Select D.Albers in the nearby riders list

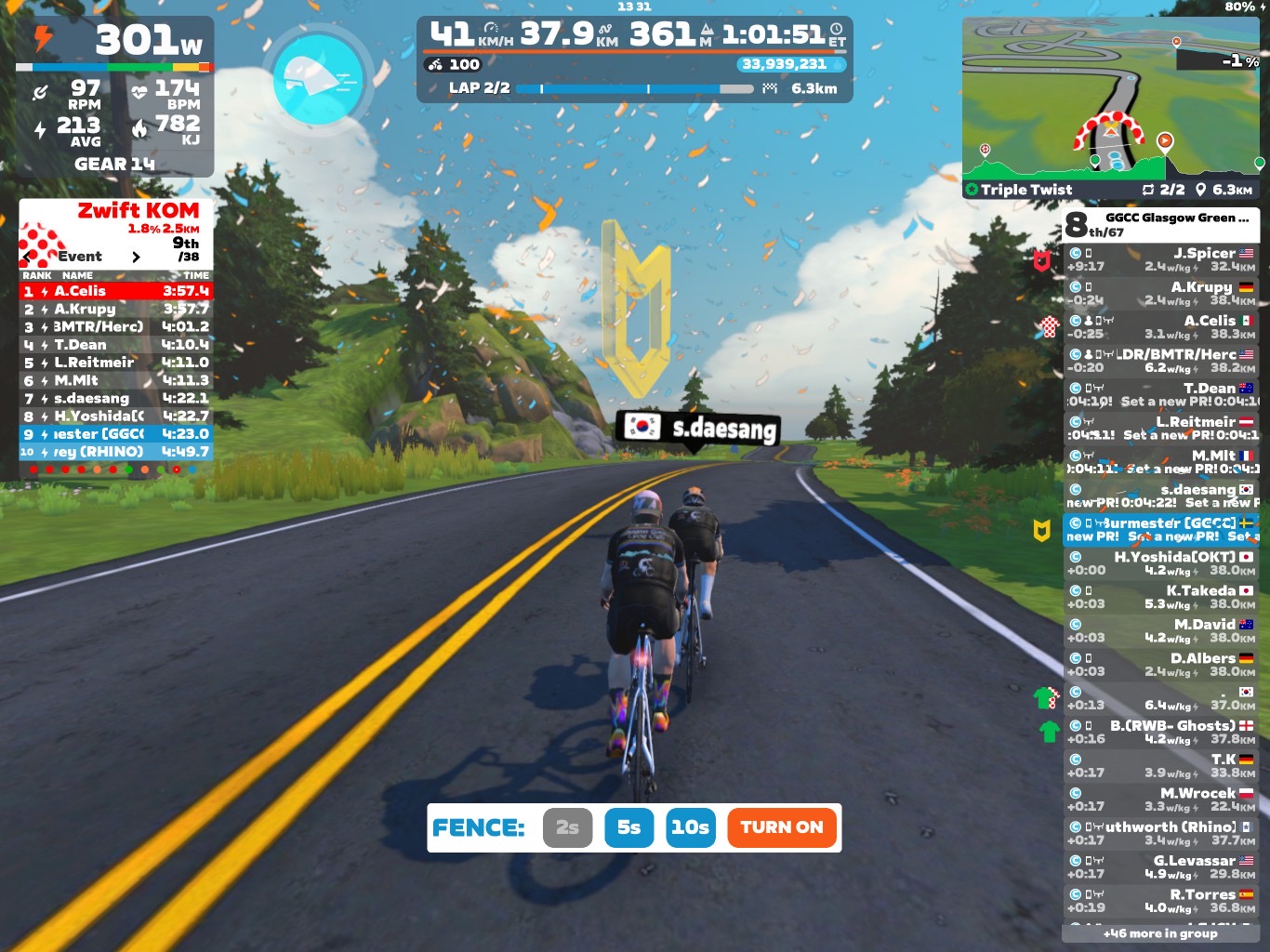pos(1160,664)
